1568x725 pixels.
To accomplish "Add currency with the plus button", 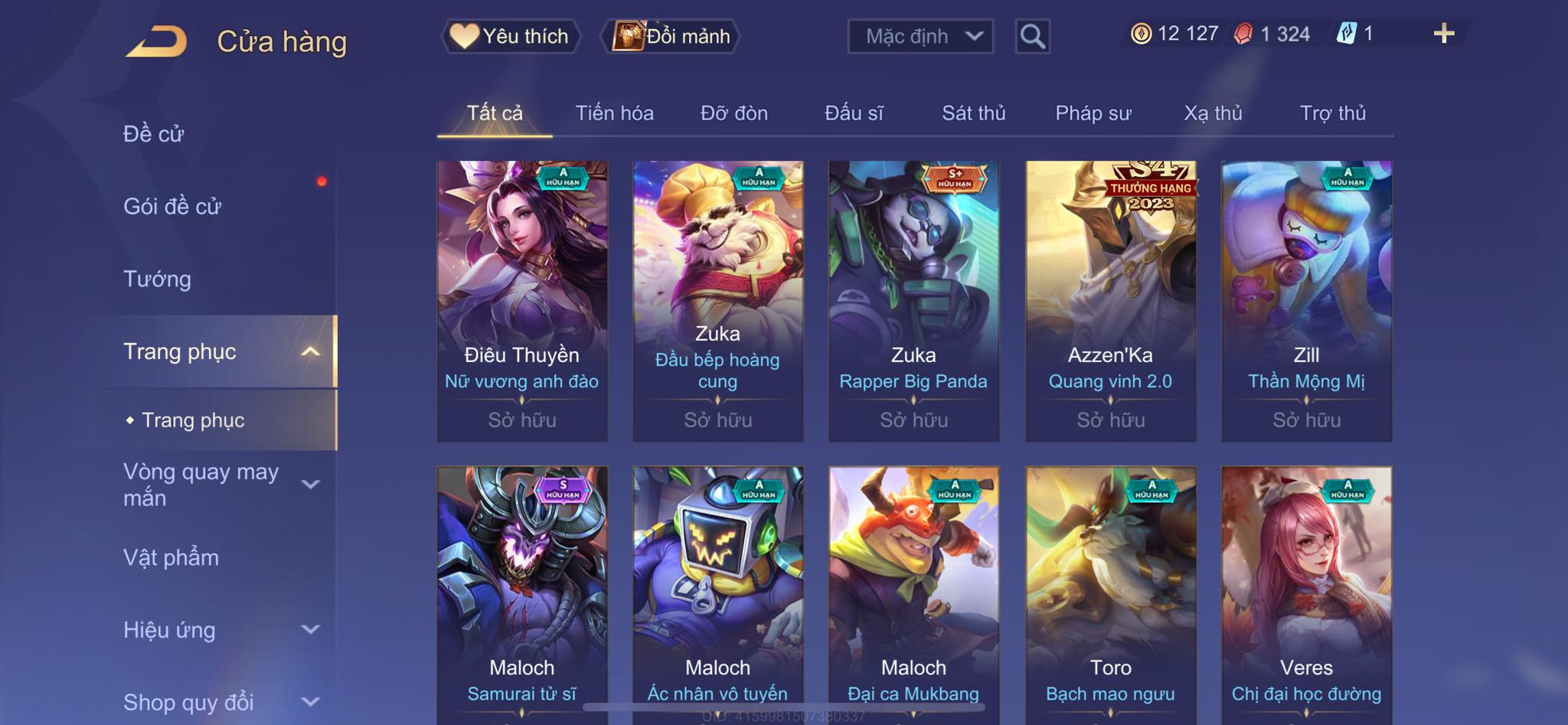I will click(x=1443, y=34).
